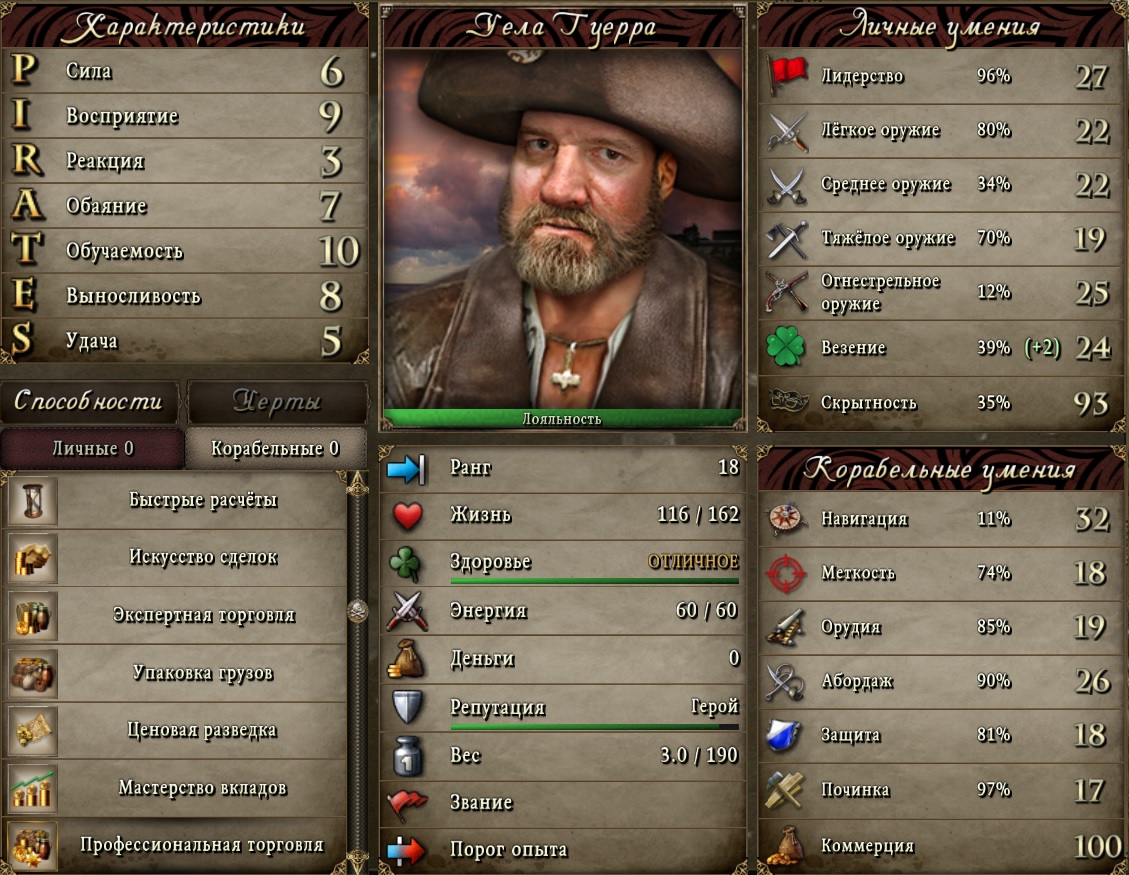The height and width of the screenshot is (875, 1129).
Task: Select the Лидерство skill row
Action: click(940, 76)
